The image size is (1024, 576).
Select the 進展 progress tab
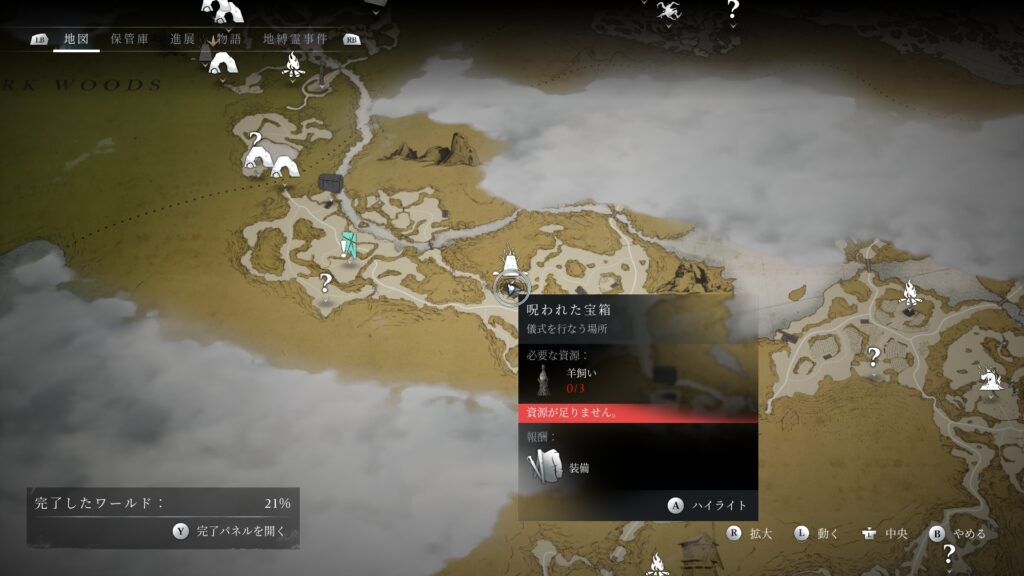point(182,39)
